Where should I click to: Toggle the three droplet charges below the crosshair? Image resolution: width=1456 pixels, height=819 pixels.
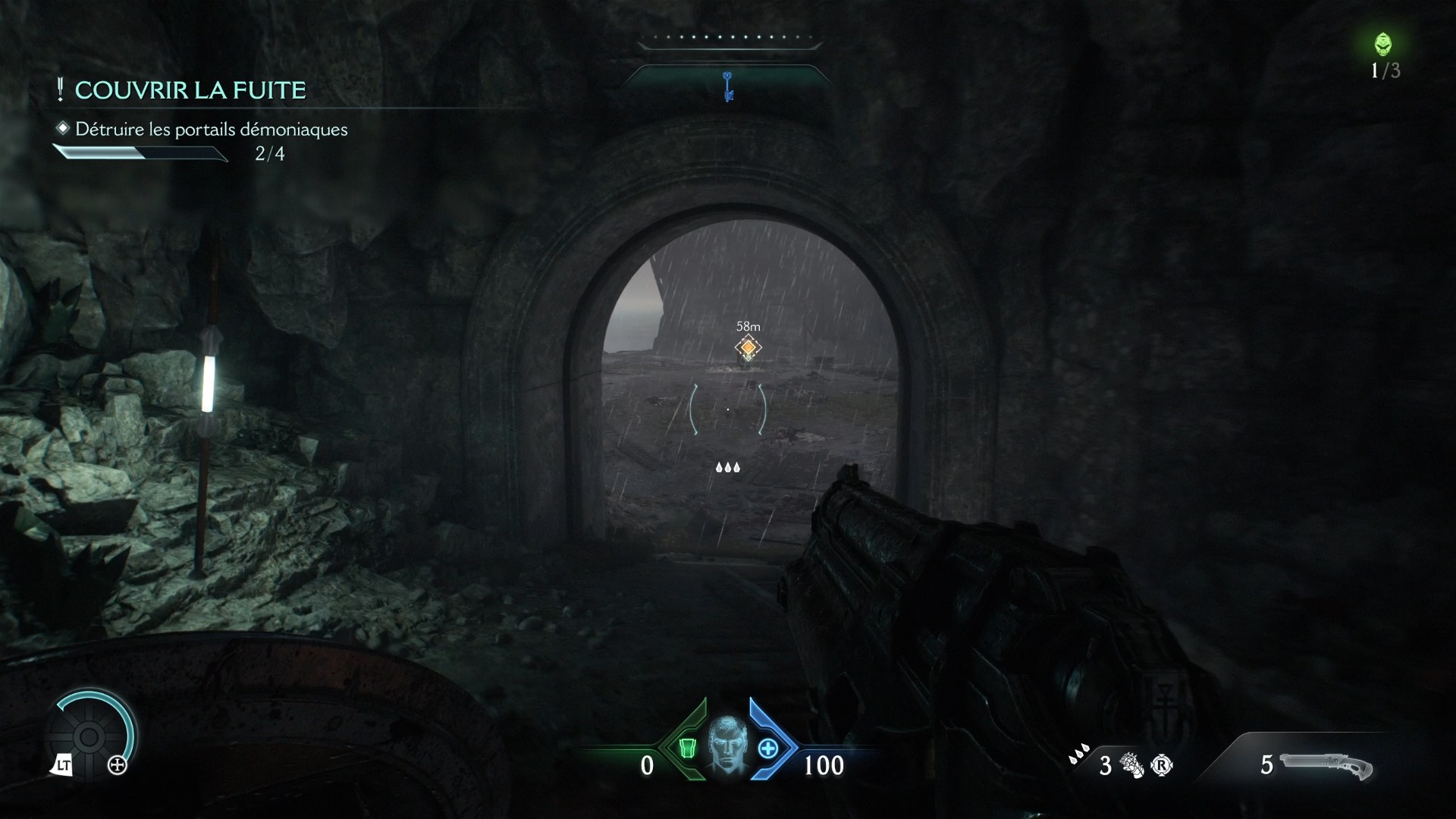727,467
